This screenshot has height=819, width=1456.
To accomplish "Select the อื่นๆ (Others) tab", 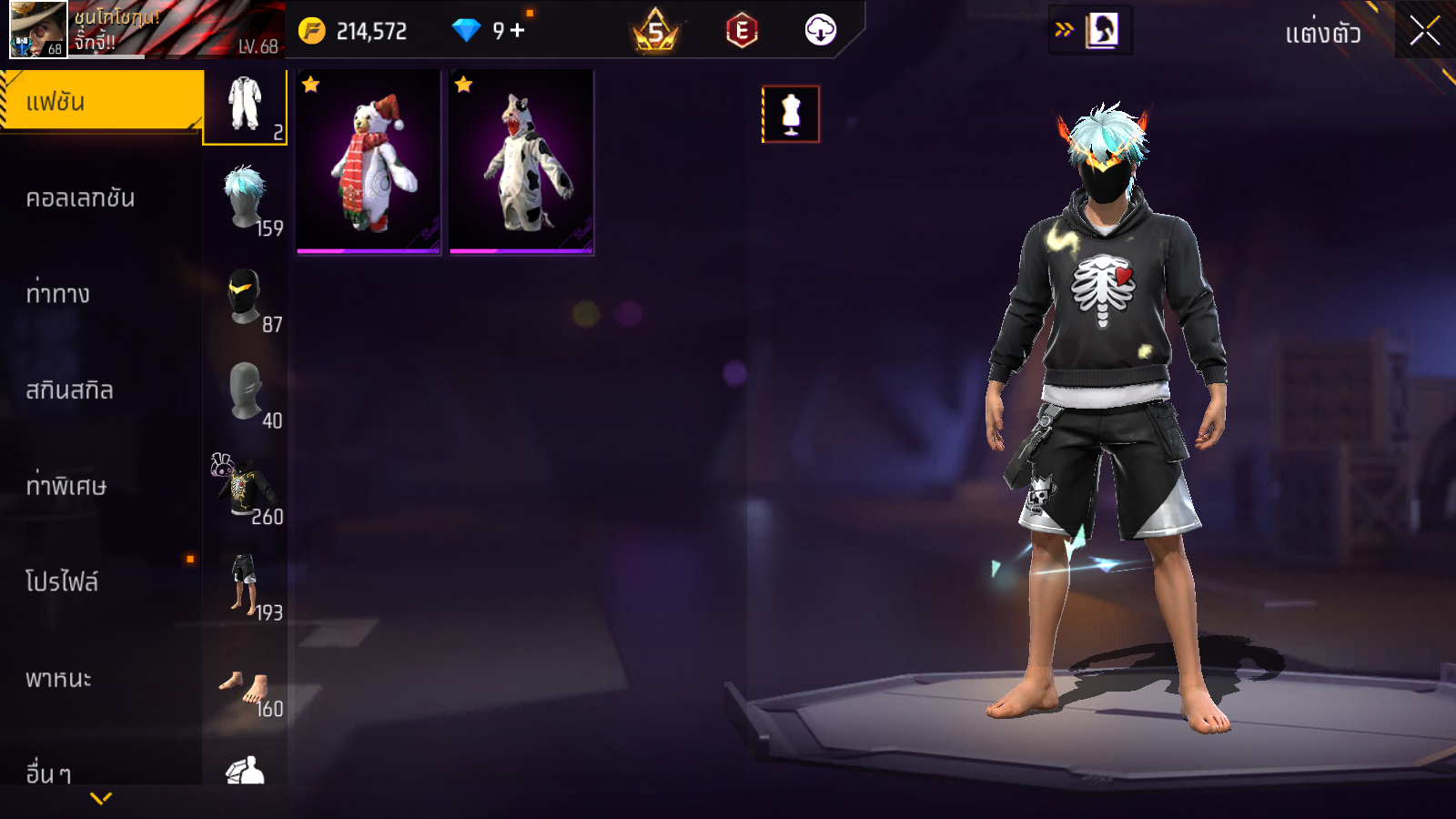I will (x=48, y=773).
